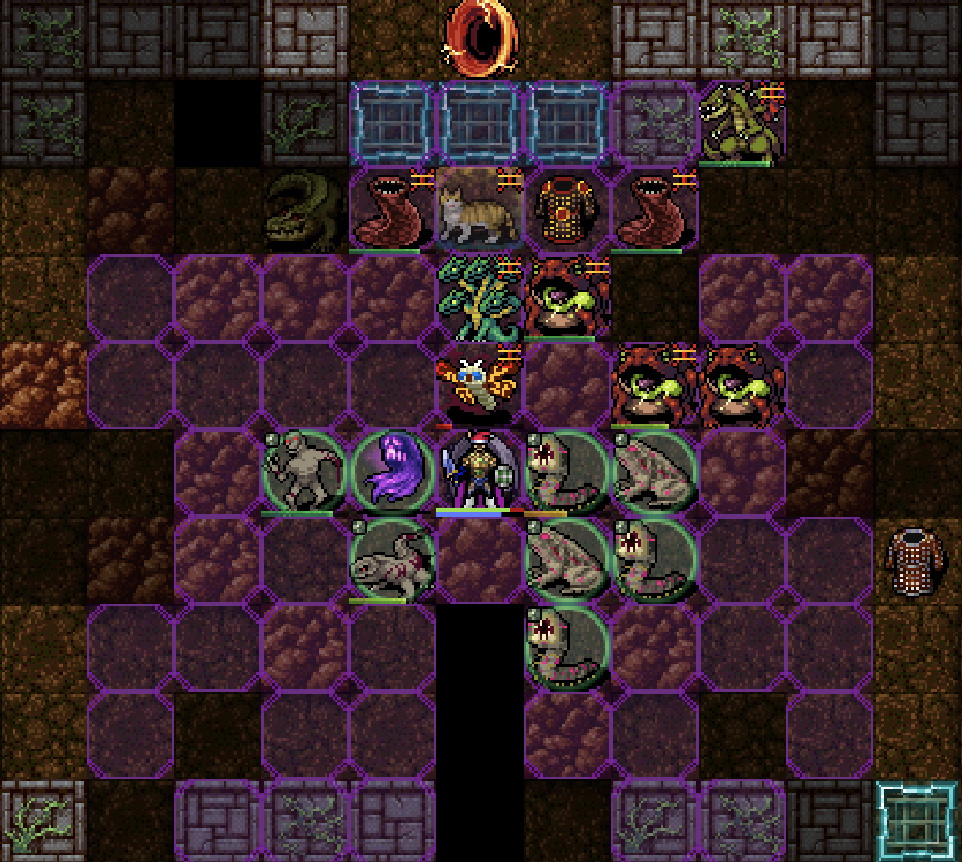Choose the gray ghoul ally tile
Screen dimensions: 962x862
coord(304,472)
